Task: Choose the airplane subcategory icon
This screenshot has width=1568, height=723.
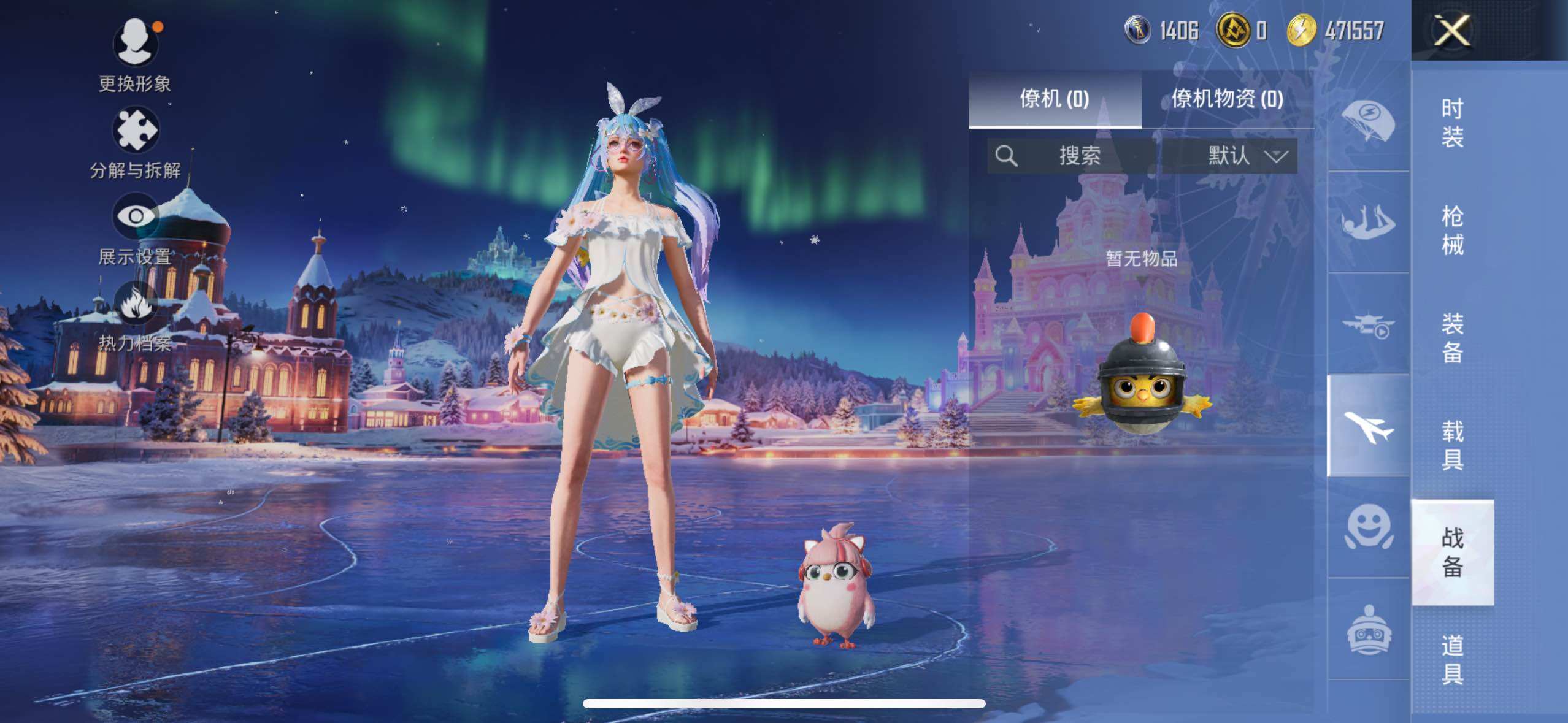Action: coord(1368,426)
